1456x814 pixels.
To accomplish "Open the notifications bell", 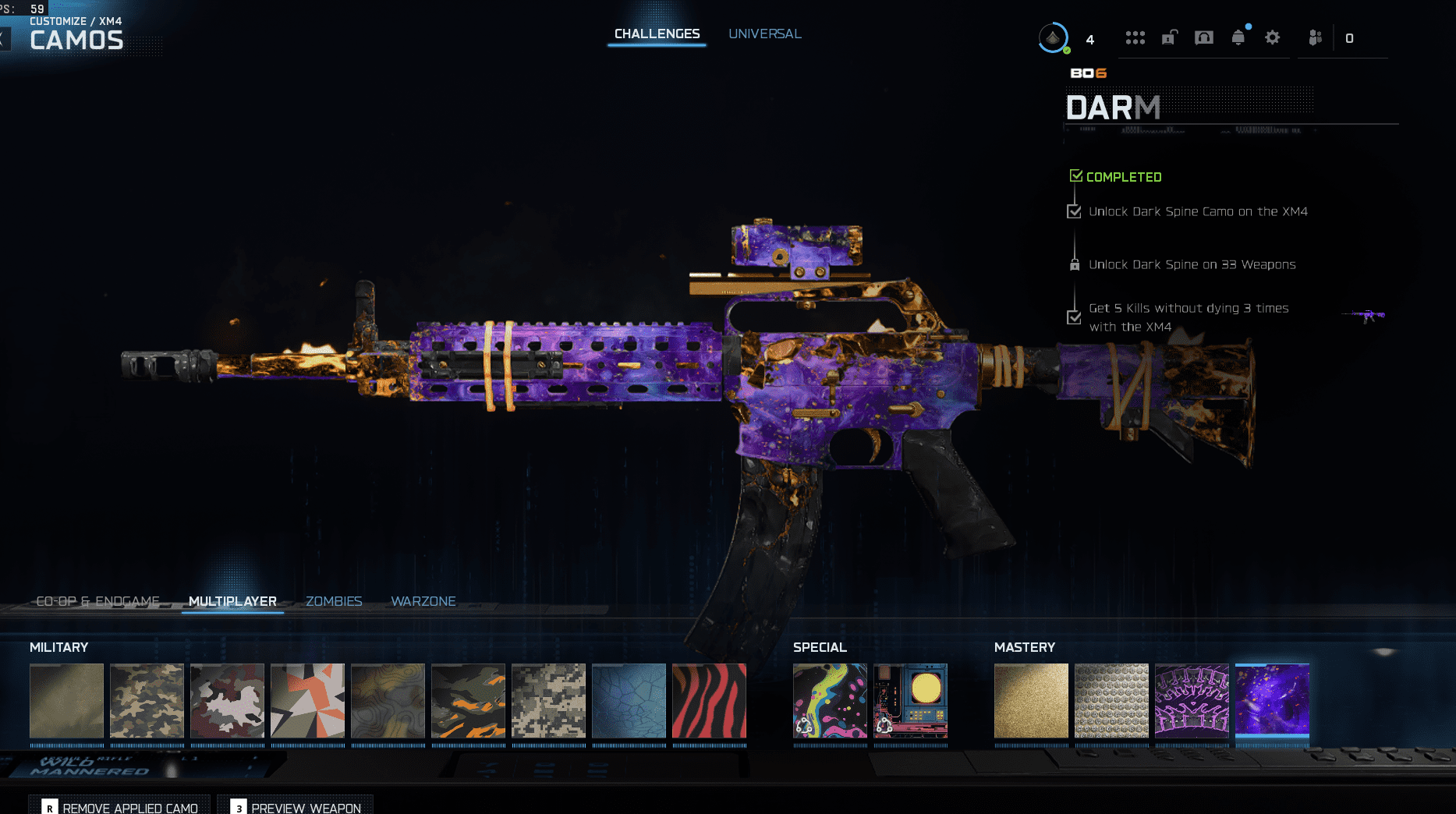I will pyautogui.click(x=1238, y=37).
